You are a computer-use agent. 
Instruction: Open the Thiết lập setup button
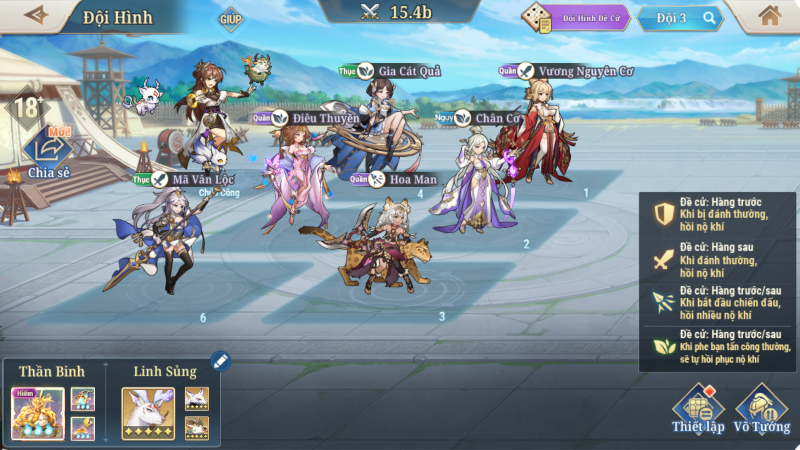[x=697, y=409]
